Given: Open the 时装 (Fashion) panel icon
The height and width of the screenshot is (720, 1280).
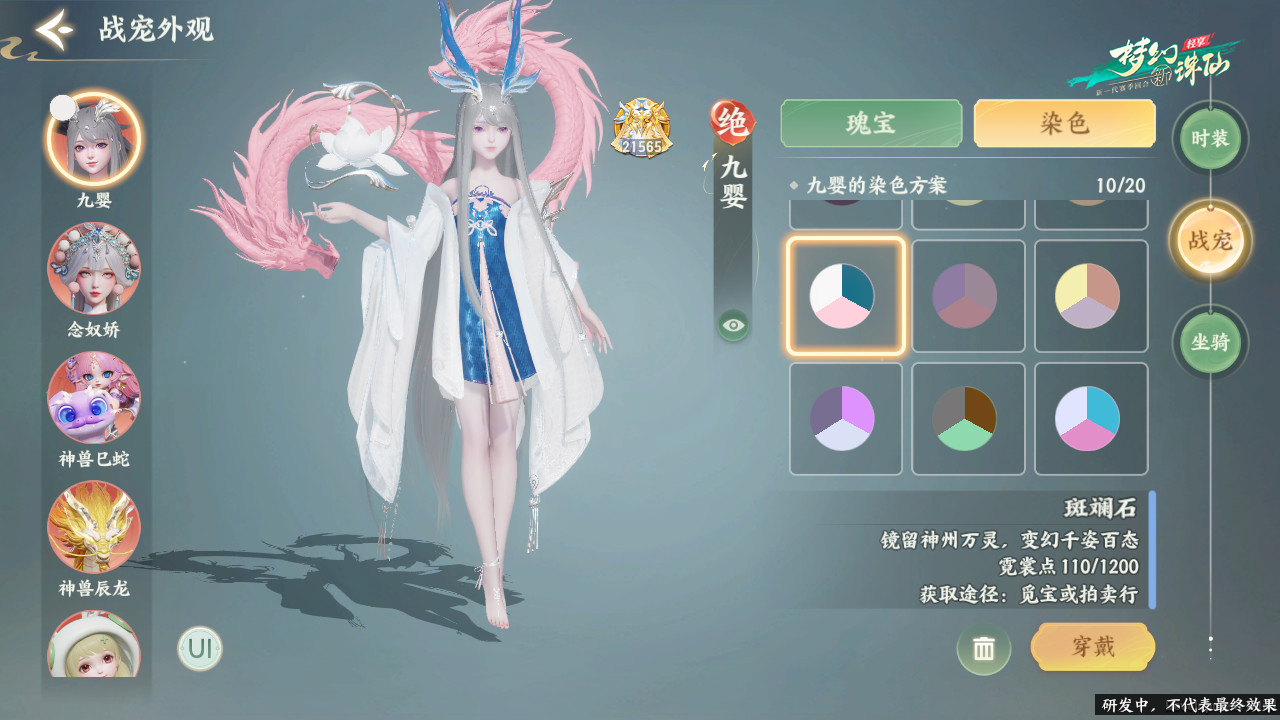Looking at the screenshot, I should pos(1209,140).
